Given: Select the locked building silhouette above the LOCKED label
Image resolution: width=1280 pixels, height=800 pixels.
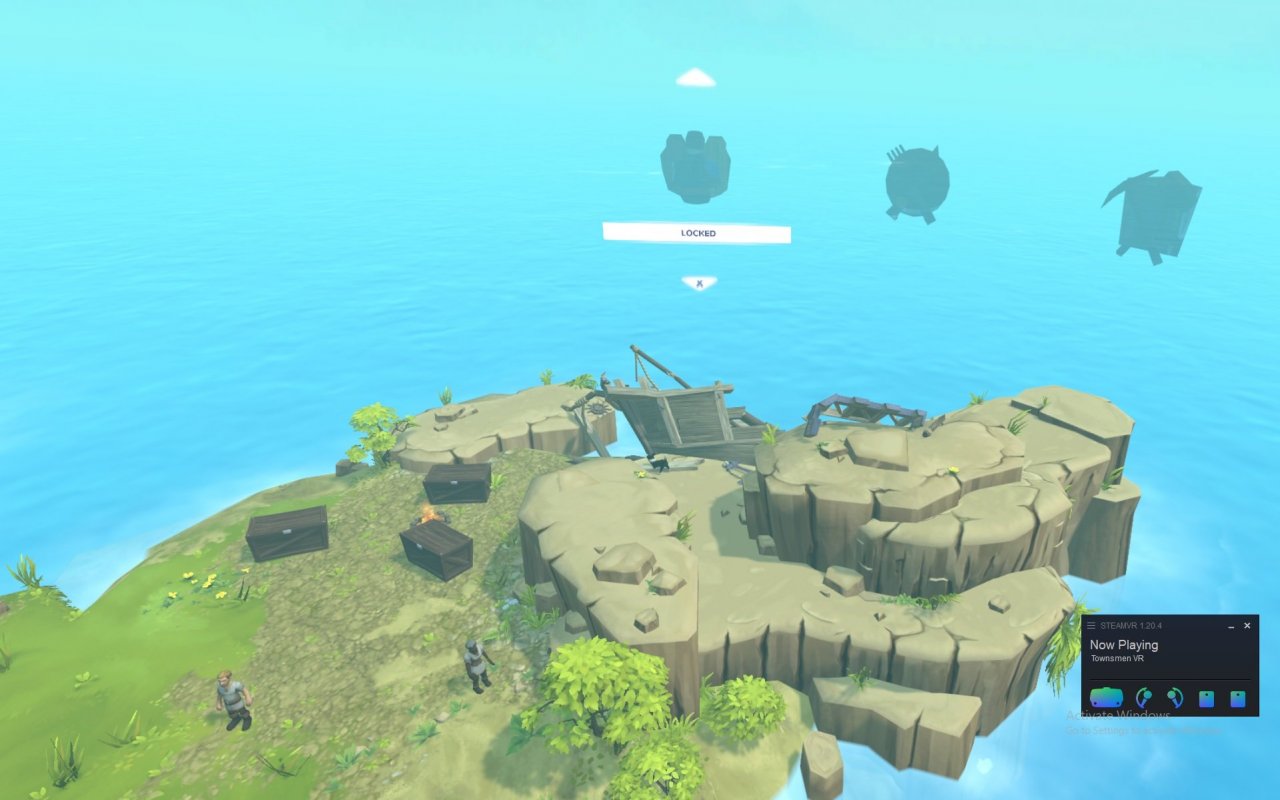Looking at the screenshot, I should tap(695, 166).
